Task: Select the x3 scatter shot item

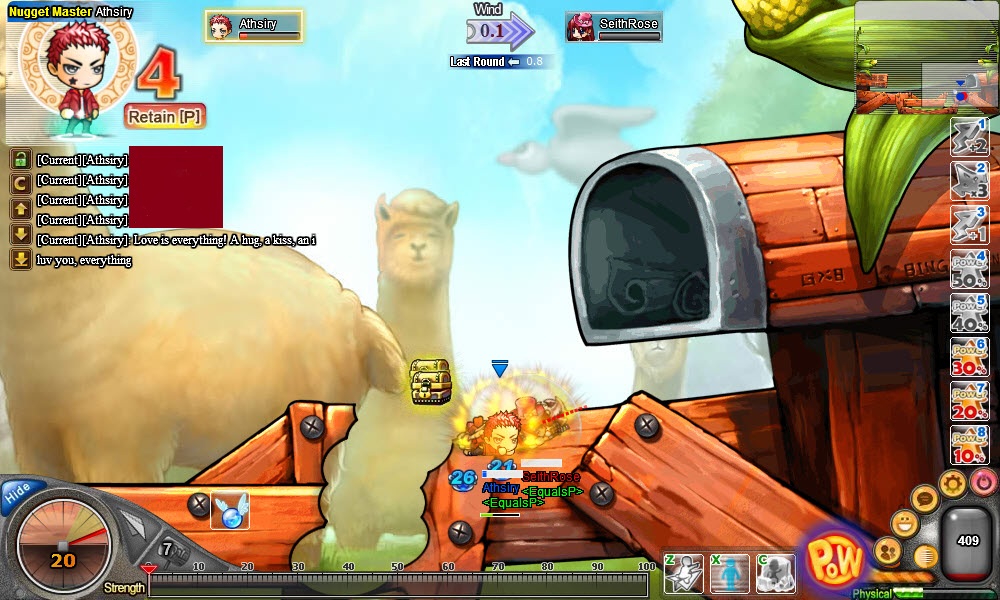Action: (x=969, y=181)
